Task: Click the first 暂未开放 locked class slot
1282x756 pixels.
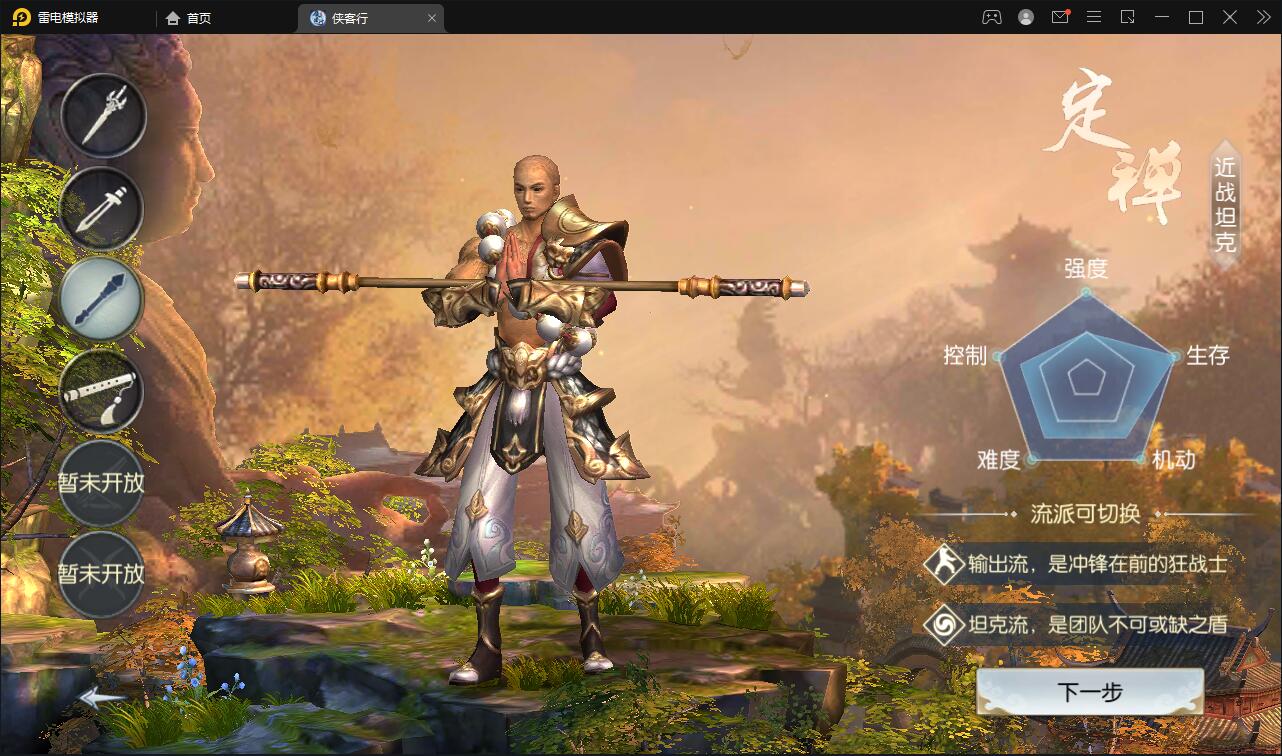Action: point(103,482)
